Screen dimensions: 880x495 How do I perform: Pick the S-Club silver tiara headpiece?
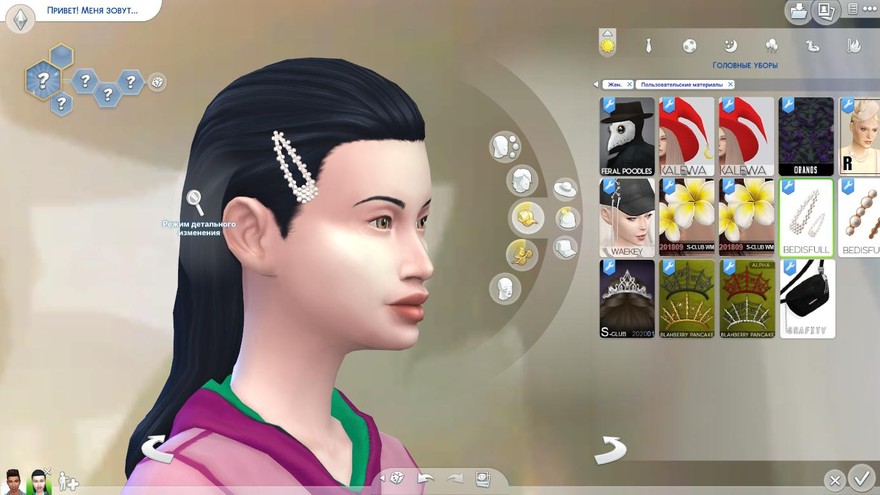pos(627,298)
